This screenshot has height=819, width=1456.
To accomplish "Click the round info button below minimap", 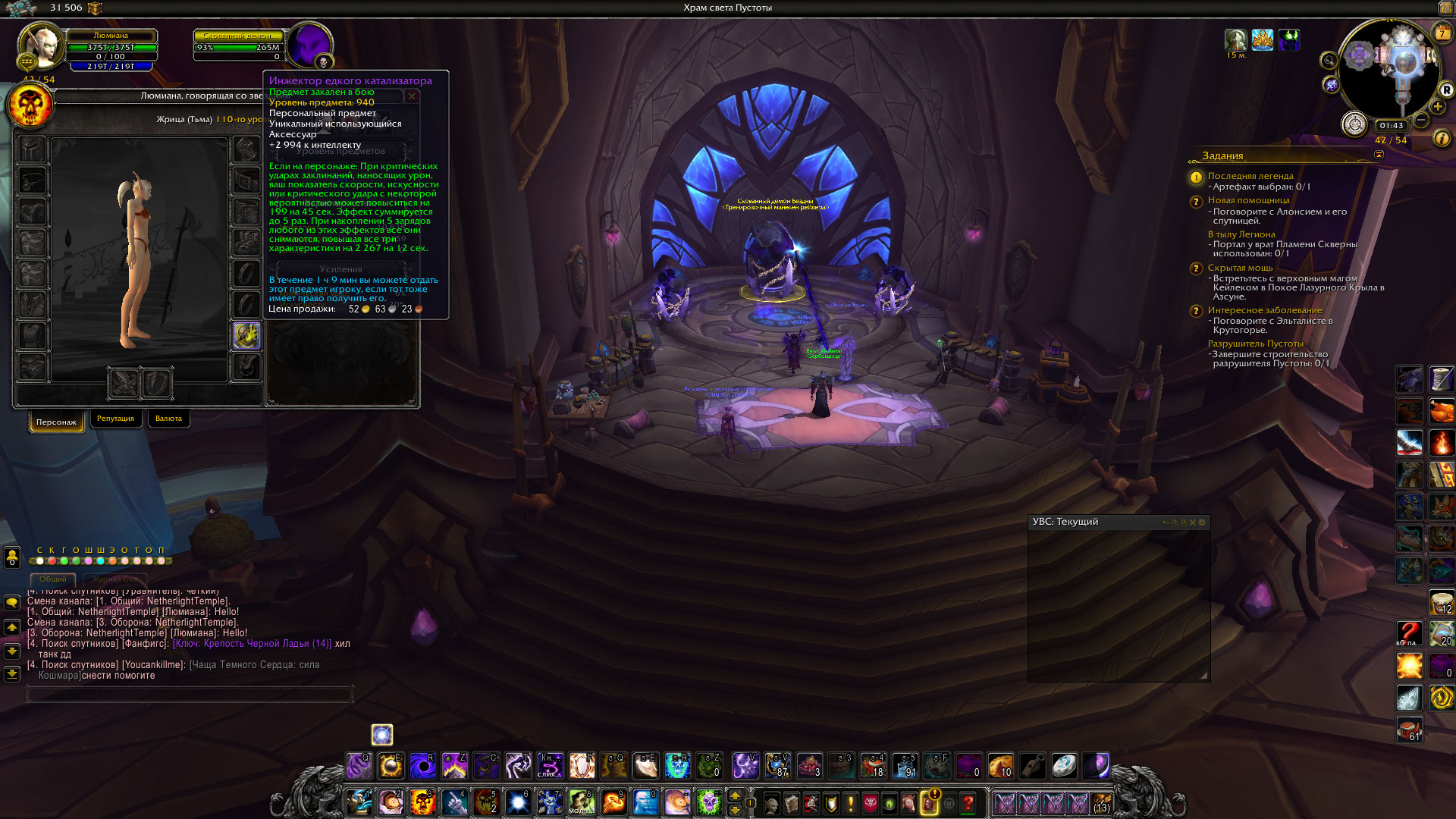I will tap(1442, 138).
